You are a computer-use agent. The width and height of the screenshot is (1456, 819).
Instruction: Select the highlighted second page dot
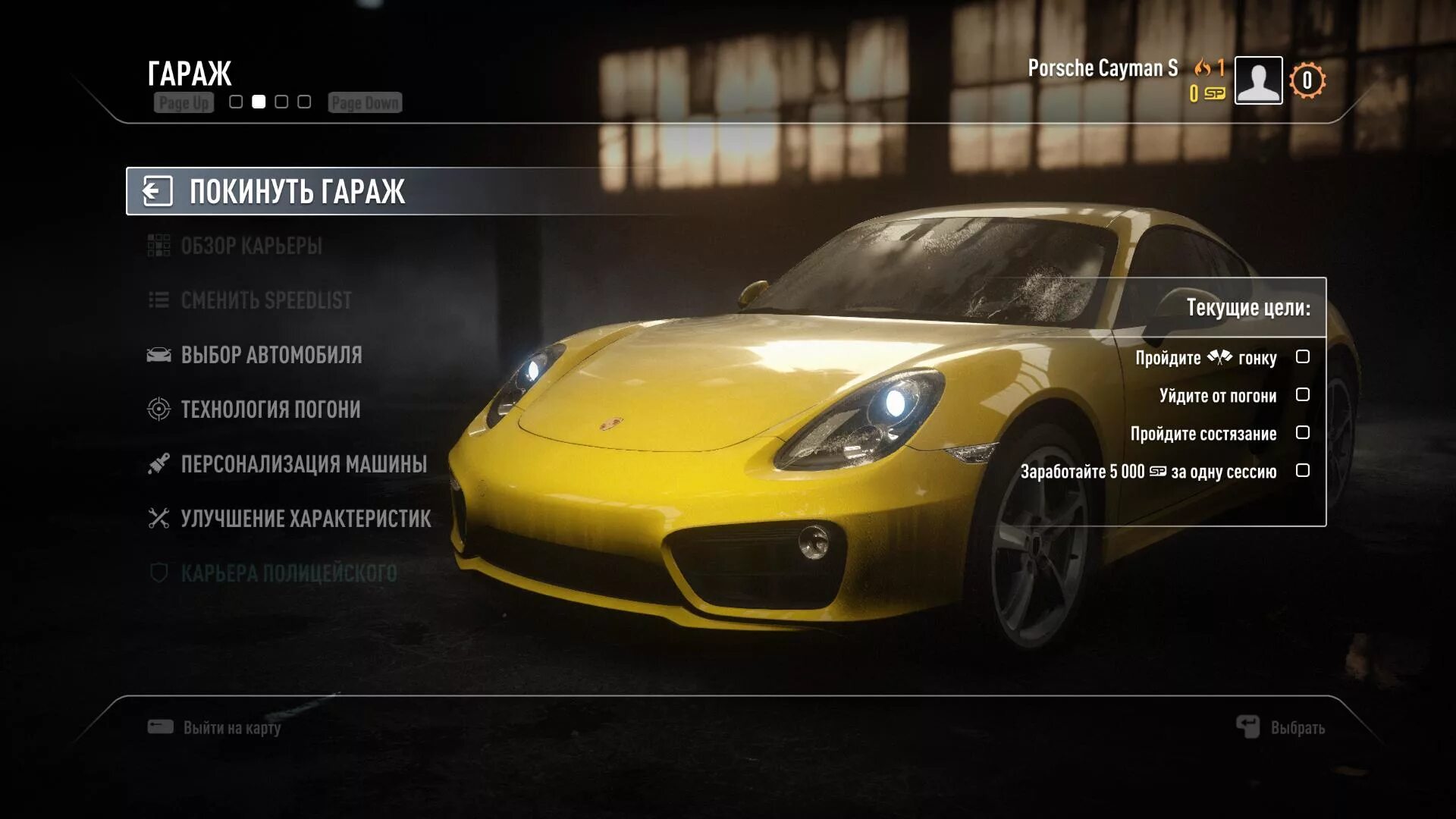point(259,102)
